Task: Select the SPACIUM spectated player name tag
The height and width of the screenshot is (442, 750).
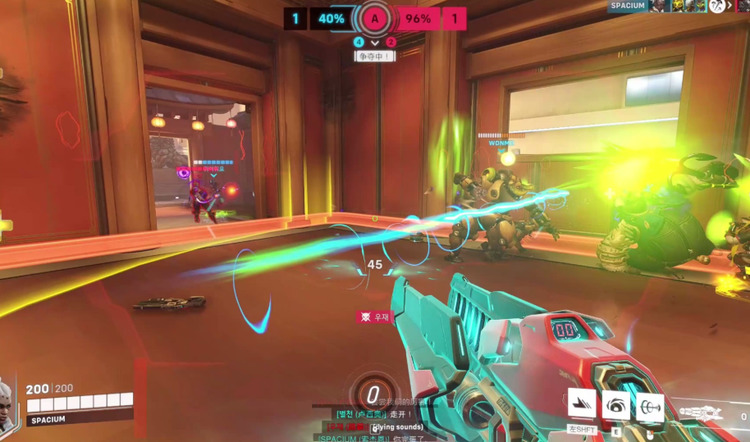Action: [628, 6]
